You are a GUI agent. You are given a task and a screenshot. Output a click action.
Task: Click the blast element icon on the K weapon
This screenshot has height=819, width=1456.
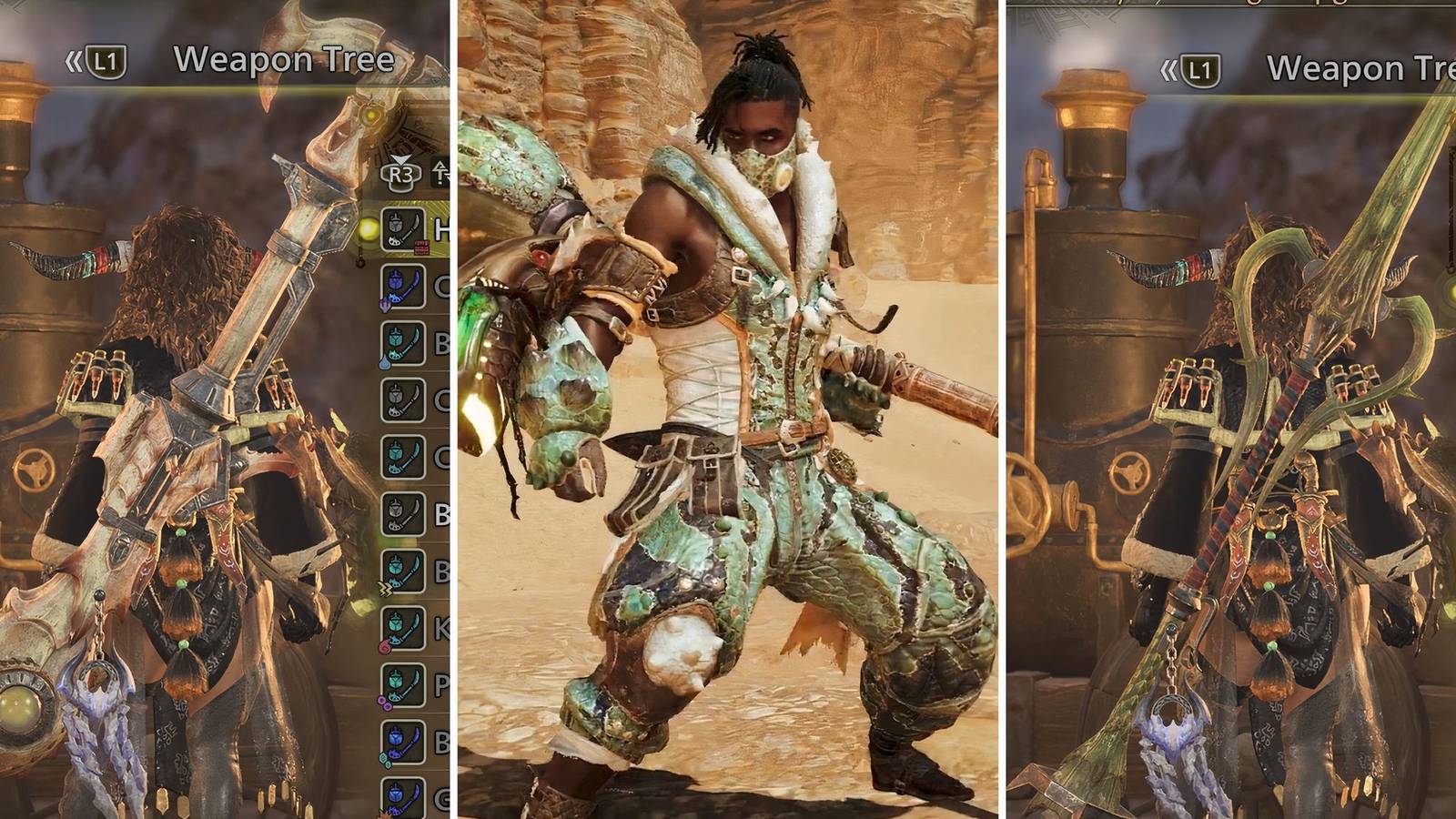click(385, 644)
